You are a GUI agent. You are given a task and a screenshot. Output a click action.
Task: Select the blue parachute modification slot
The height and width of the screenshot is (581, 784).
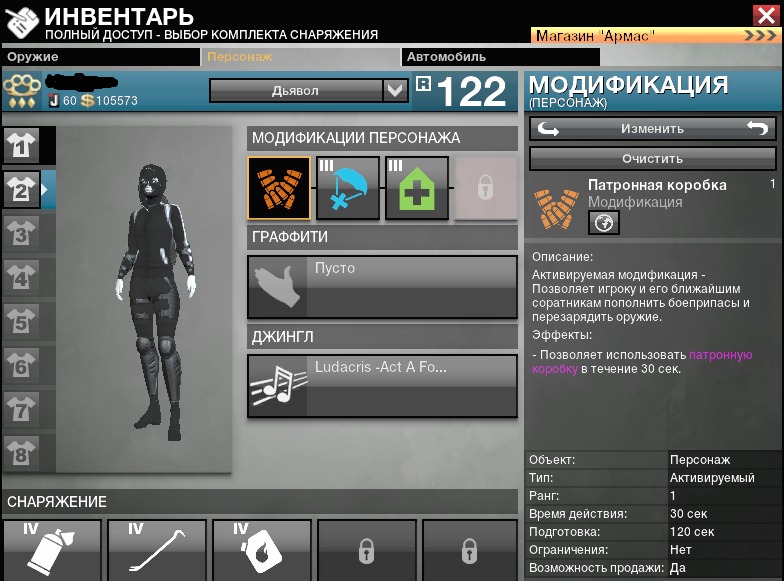tap(348, 187)
